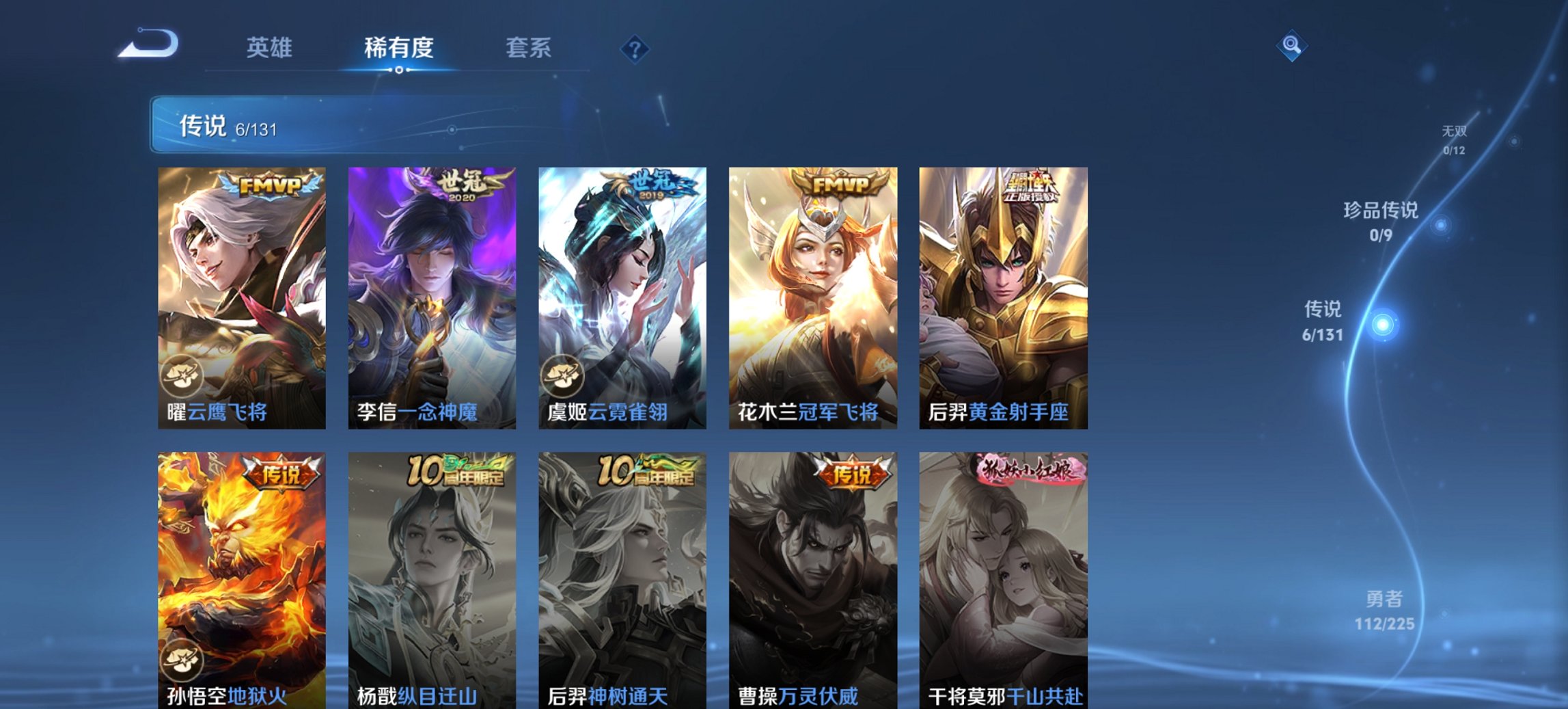The height and width of the screenshot is (709, 1568).
Task: Open the help question mark icon
Action: pos(634,49)
